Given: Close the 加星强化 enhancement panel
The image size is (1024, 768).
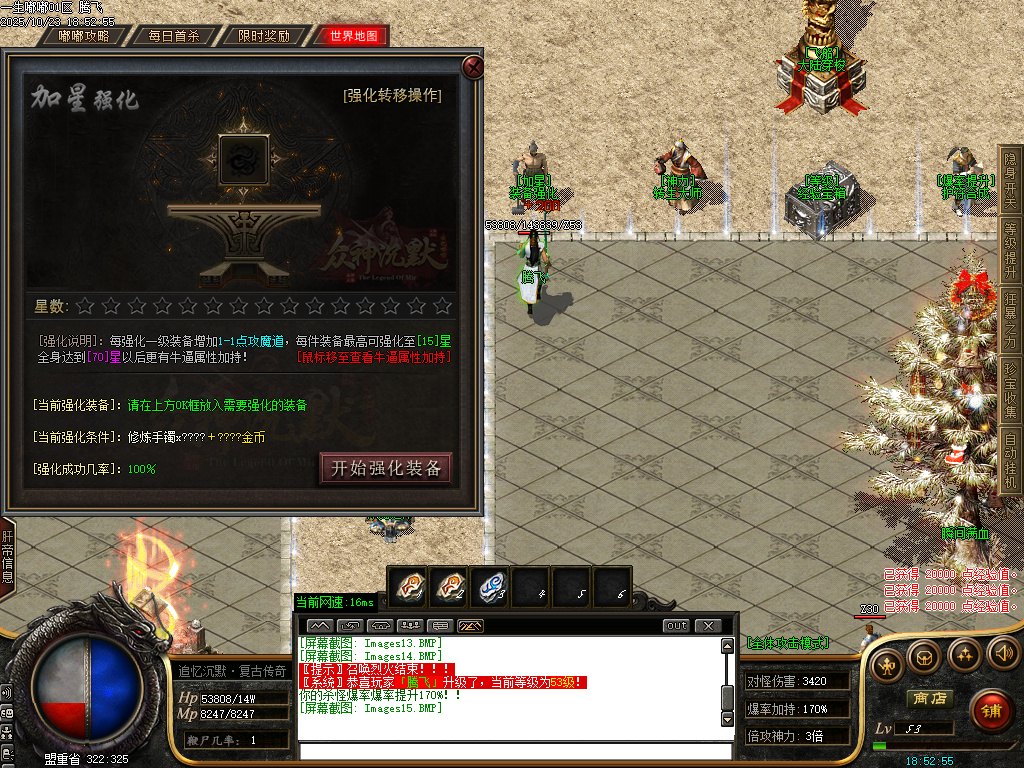Looking at the screenshot, I should coord(473,67).
